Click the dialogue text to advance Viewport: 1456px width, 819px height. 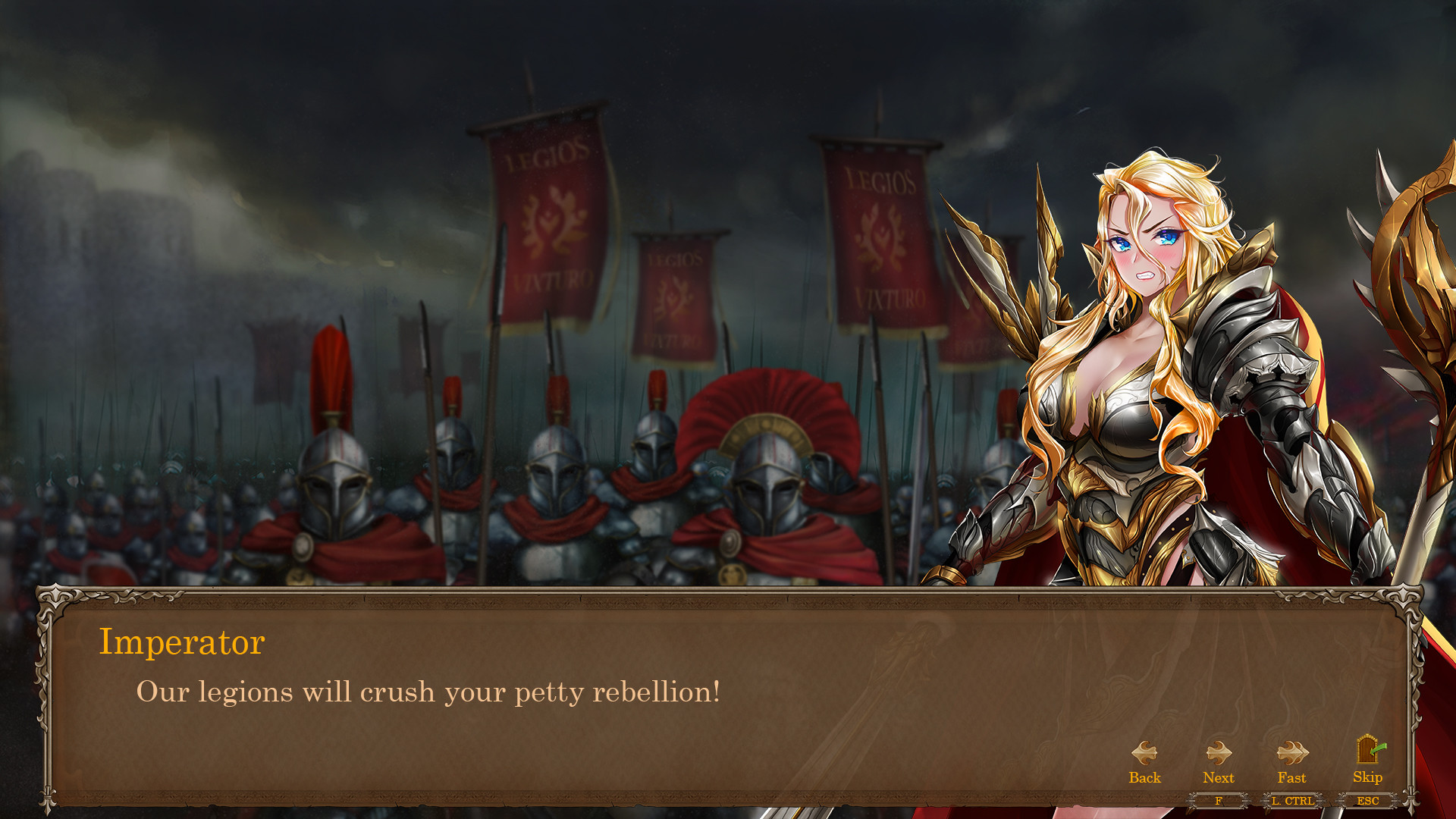point(428,691)
